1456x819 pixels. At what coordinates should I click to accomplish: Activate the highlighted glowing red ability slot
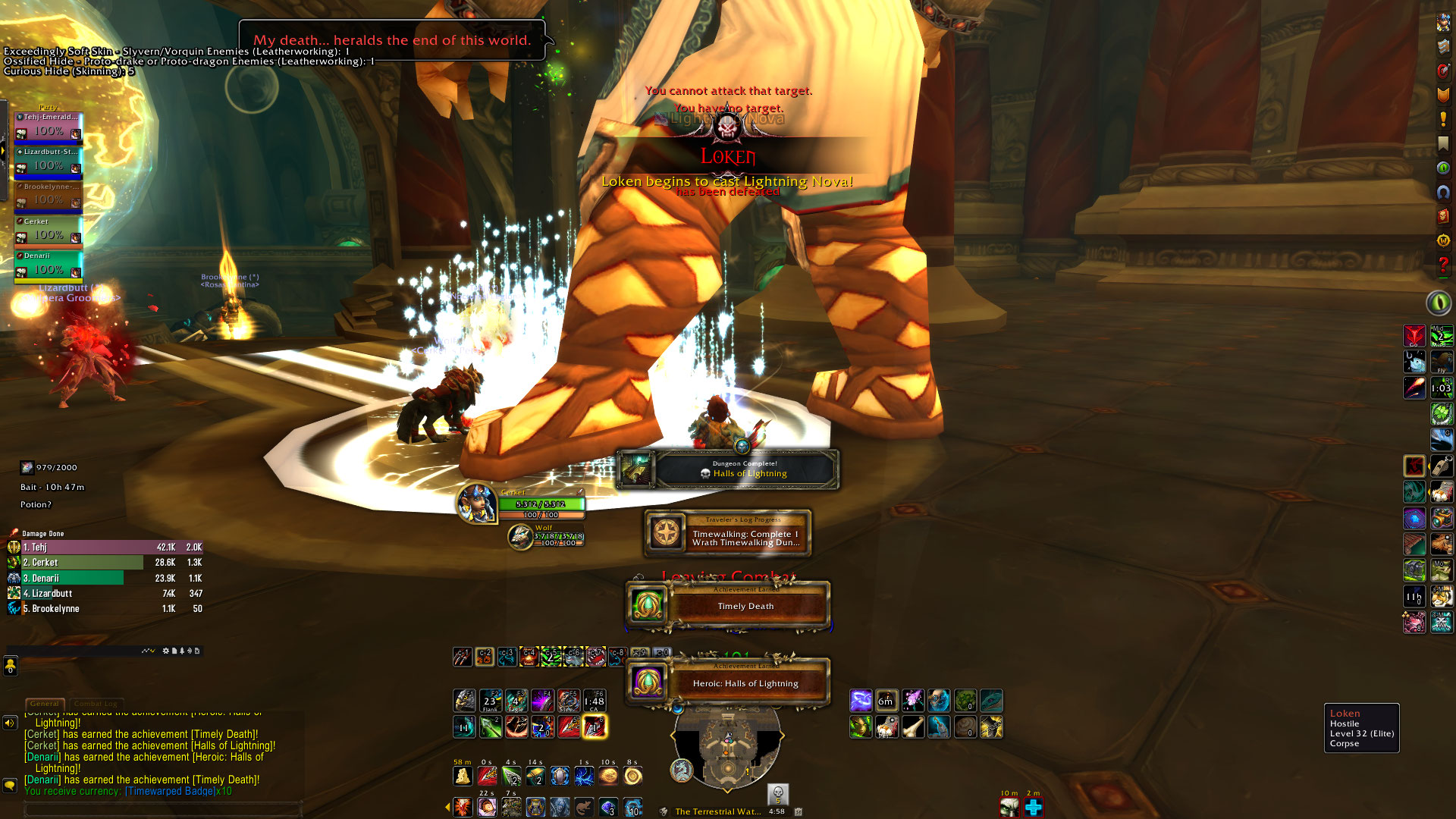coord(595,727)
